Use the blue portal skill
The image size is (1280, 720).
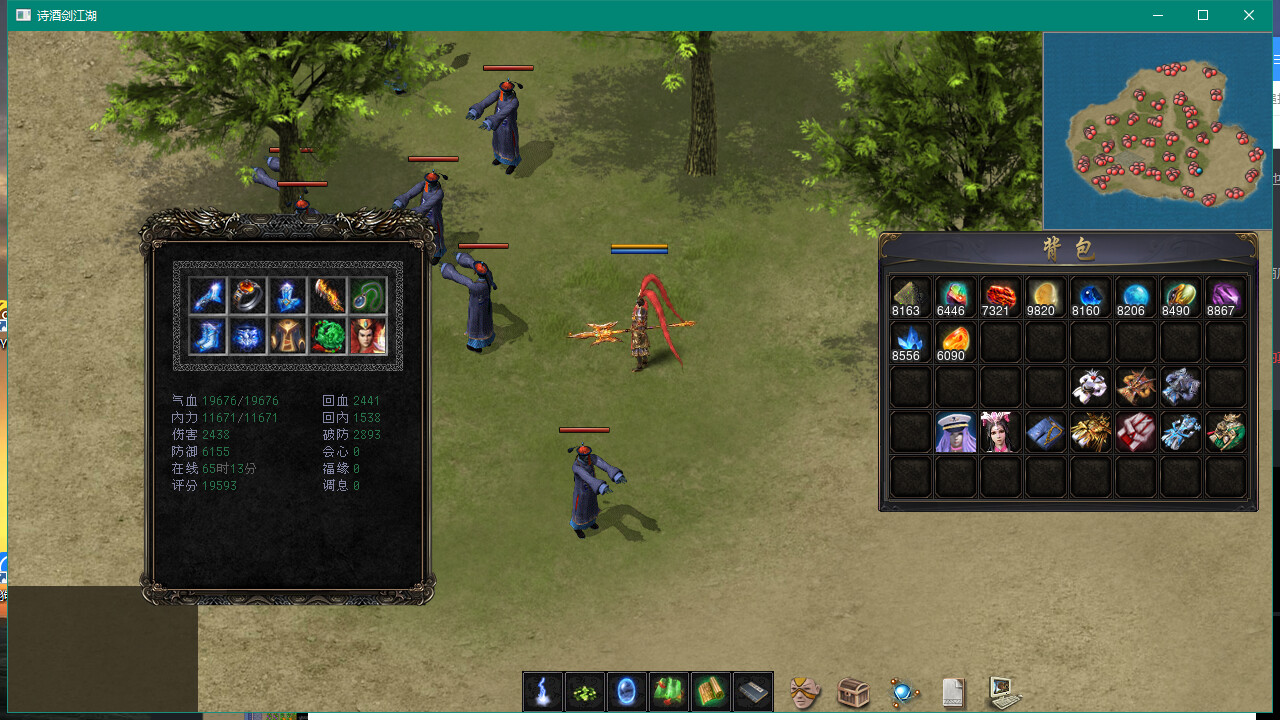tap(627, 691)
